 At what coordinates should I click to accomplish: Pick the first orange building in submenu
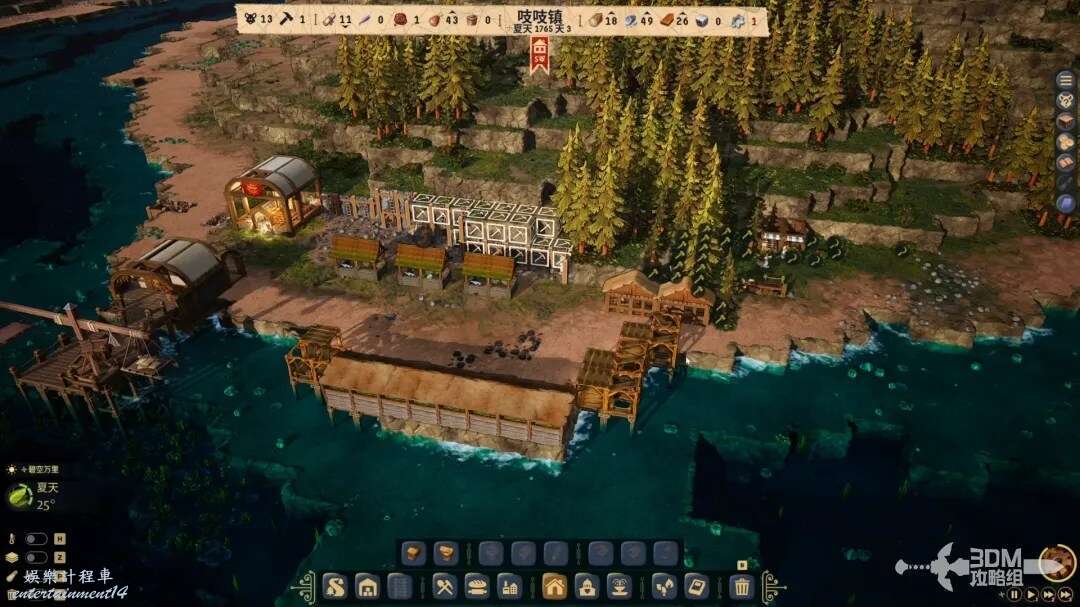[x=414, y=553]
